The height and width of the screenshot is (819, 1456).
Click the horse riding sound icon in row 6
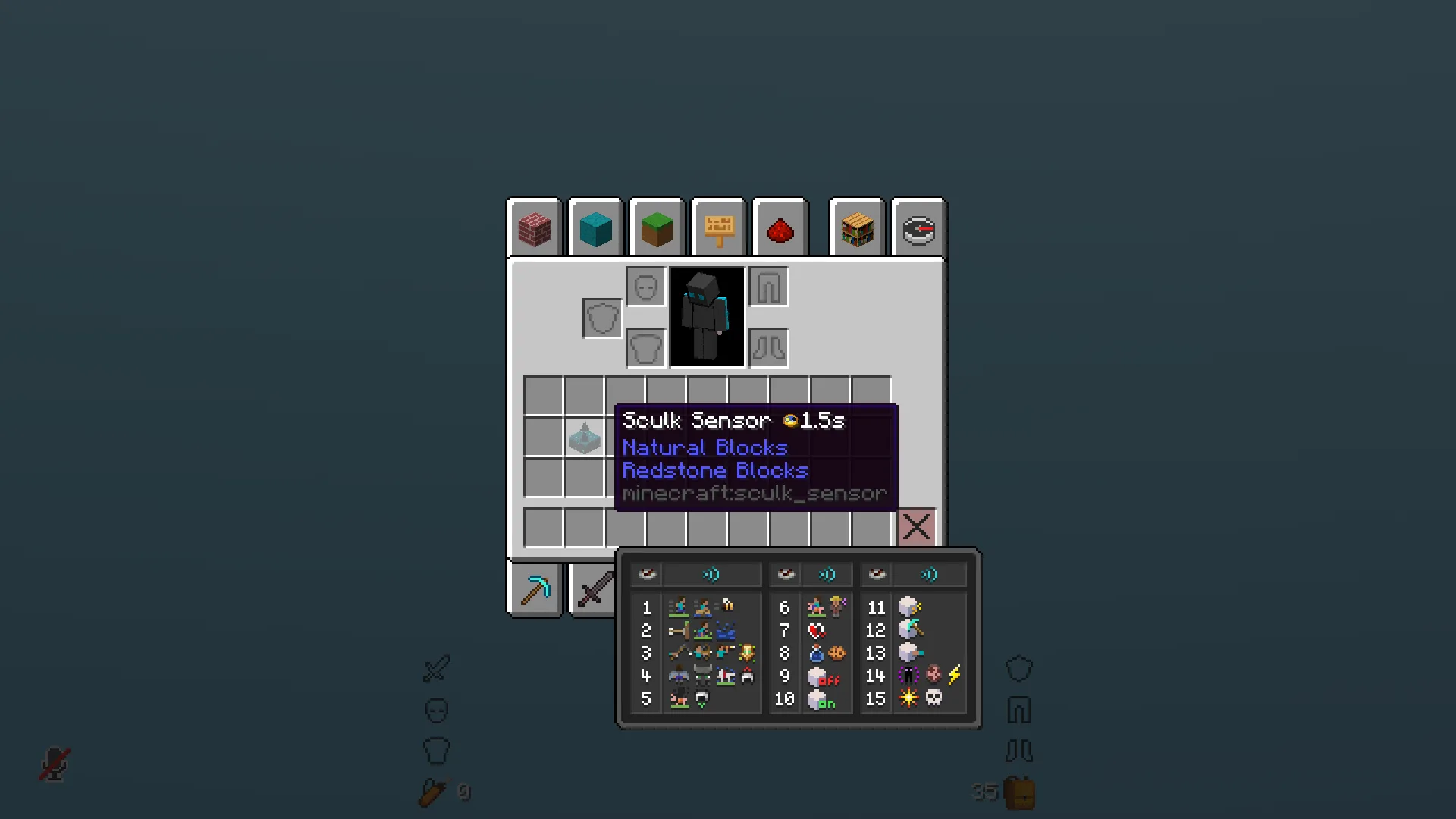(x=816, y=607)
